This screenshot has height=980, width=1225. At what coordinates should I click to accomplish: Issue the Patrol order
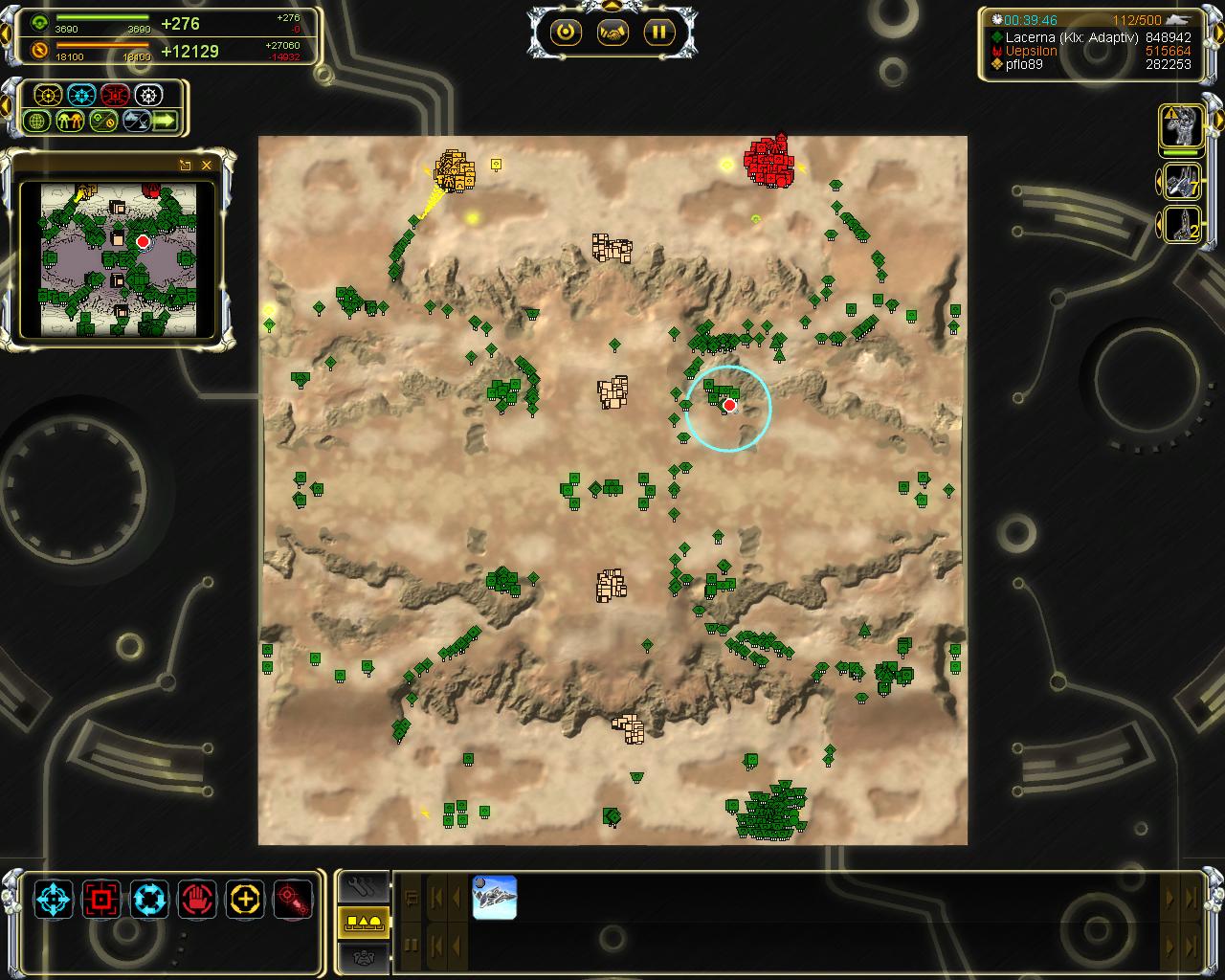click(149, 900)
